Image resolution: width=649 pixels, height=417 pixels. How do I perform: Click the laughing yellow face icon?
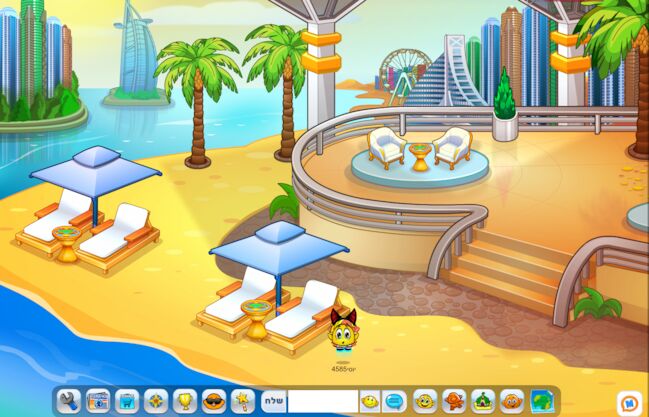coord(425,401)
